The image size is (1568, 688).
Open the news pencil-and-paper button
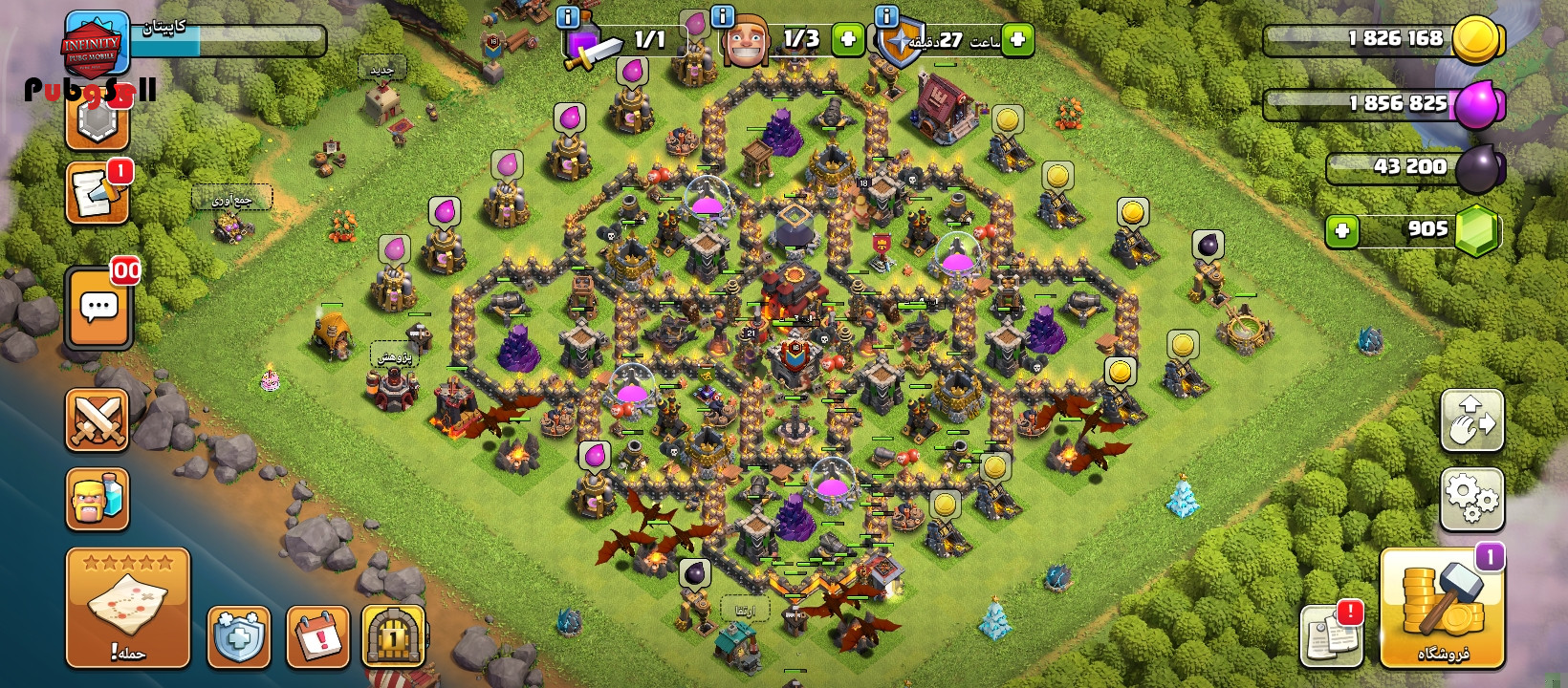click(x=97, y=194)
